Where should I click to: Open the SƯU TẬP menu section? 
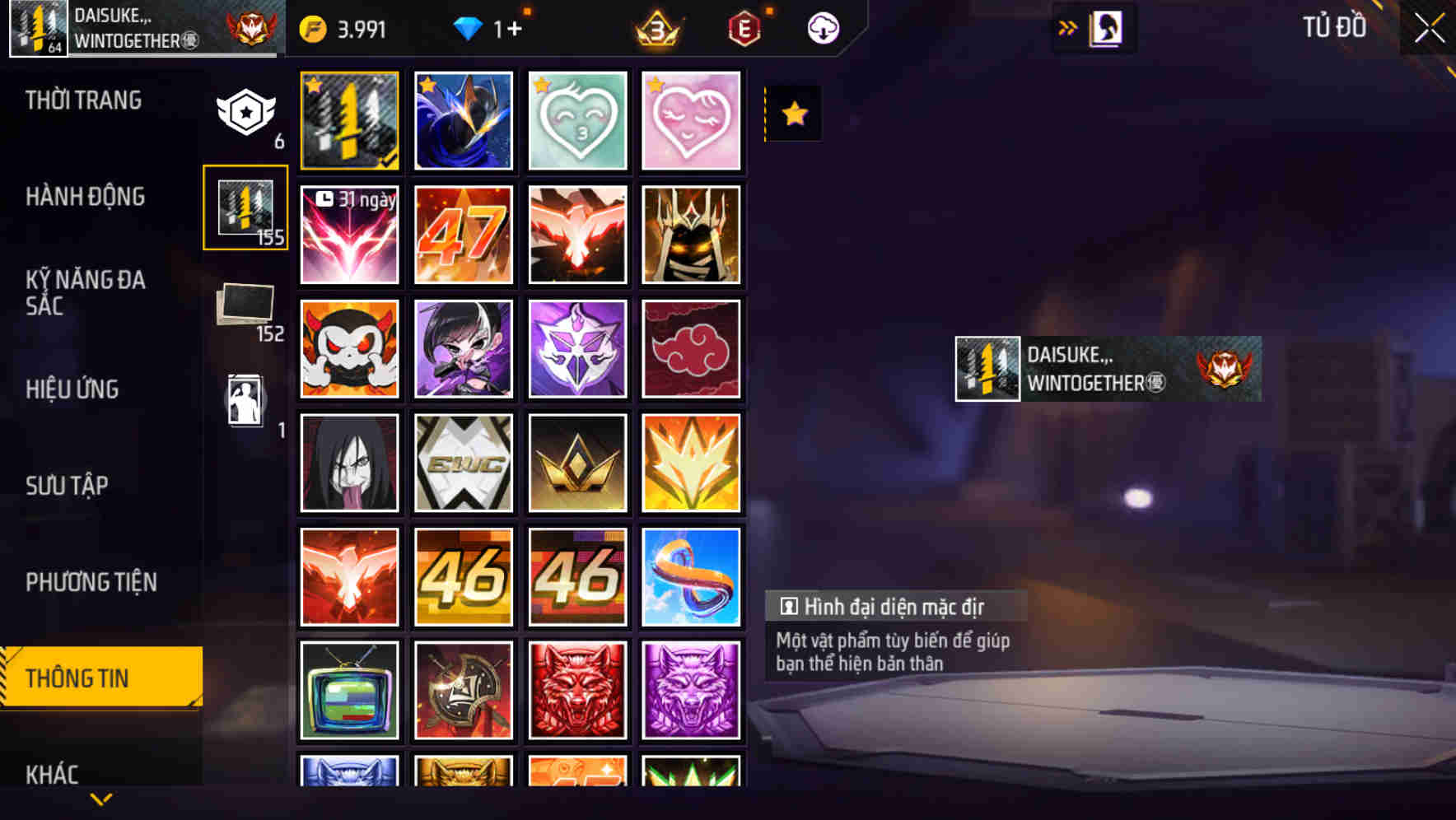click(x=69, y=486)
